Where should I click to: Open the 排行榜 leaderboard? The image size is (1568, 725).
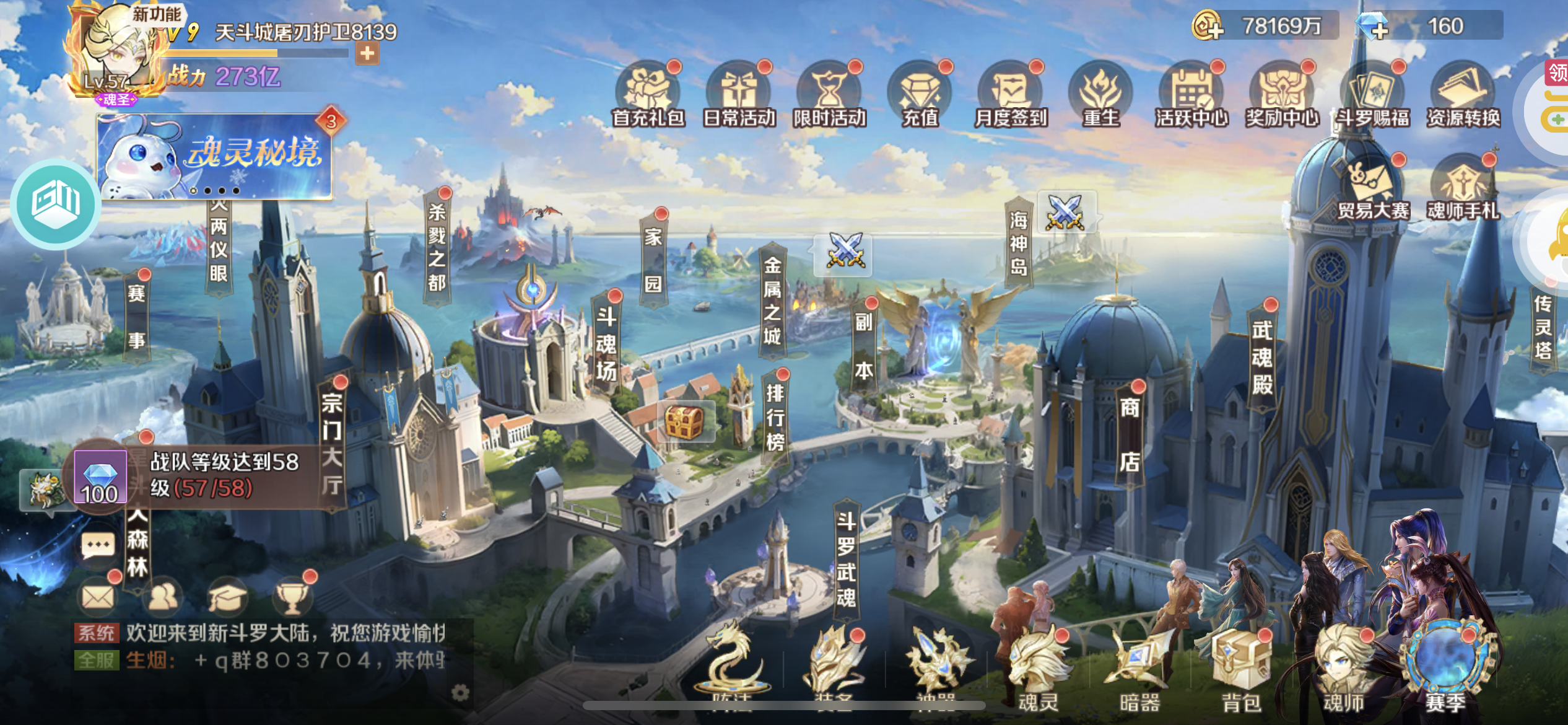coord(775,416)
